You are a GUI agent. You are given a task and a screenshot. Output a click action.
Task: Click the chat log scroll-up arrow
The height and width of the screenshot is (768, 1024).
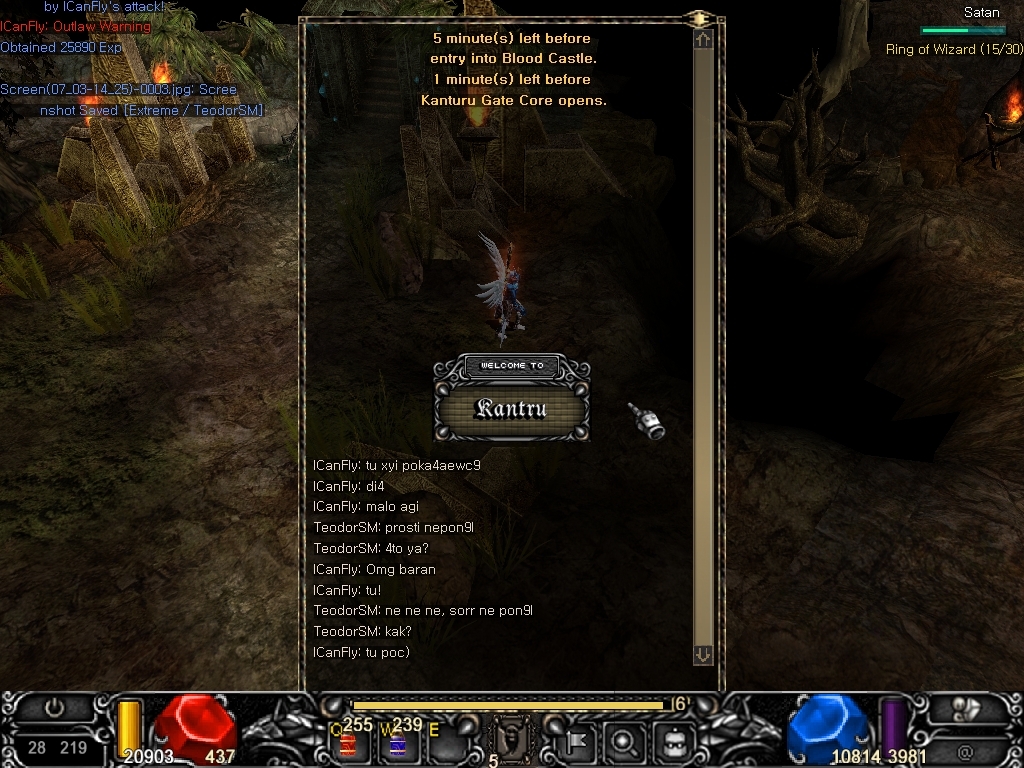click(703, 40)
